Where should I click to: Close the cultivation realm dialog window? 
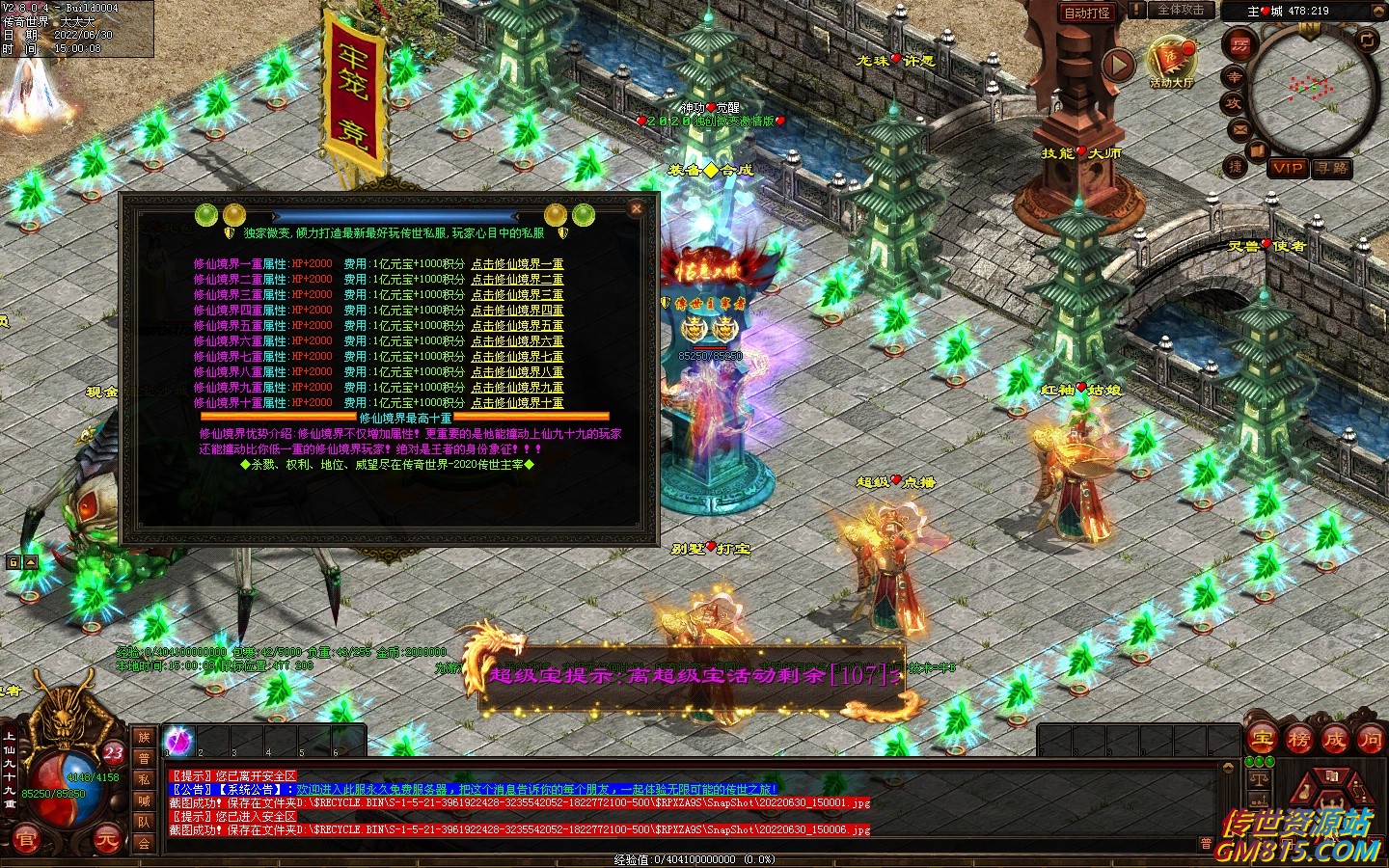pos(636,207)
